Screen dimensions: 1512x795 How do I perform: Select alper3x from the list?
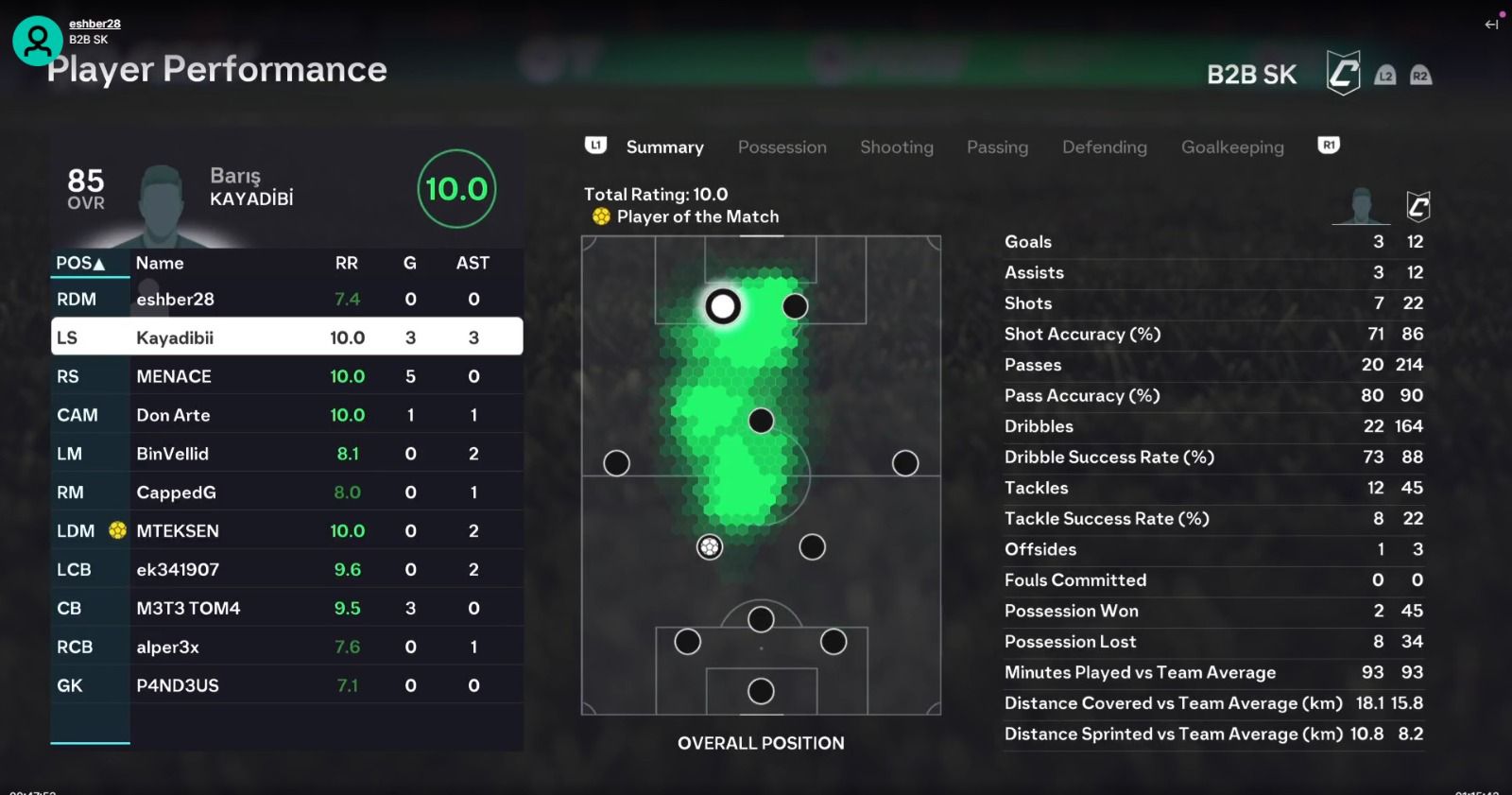tap(286, 648)
